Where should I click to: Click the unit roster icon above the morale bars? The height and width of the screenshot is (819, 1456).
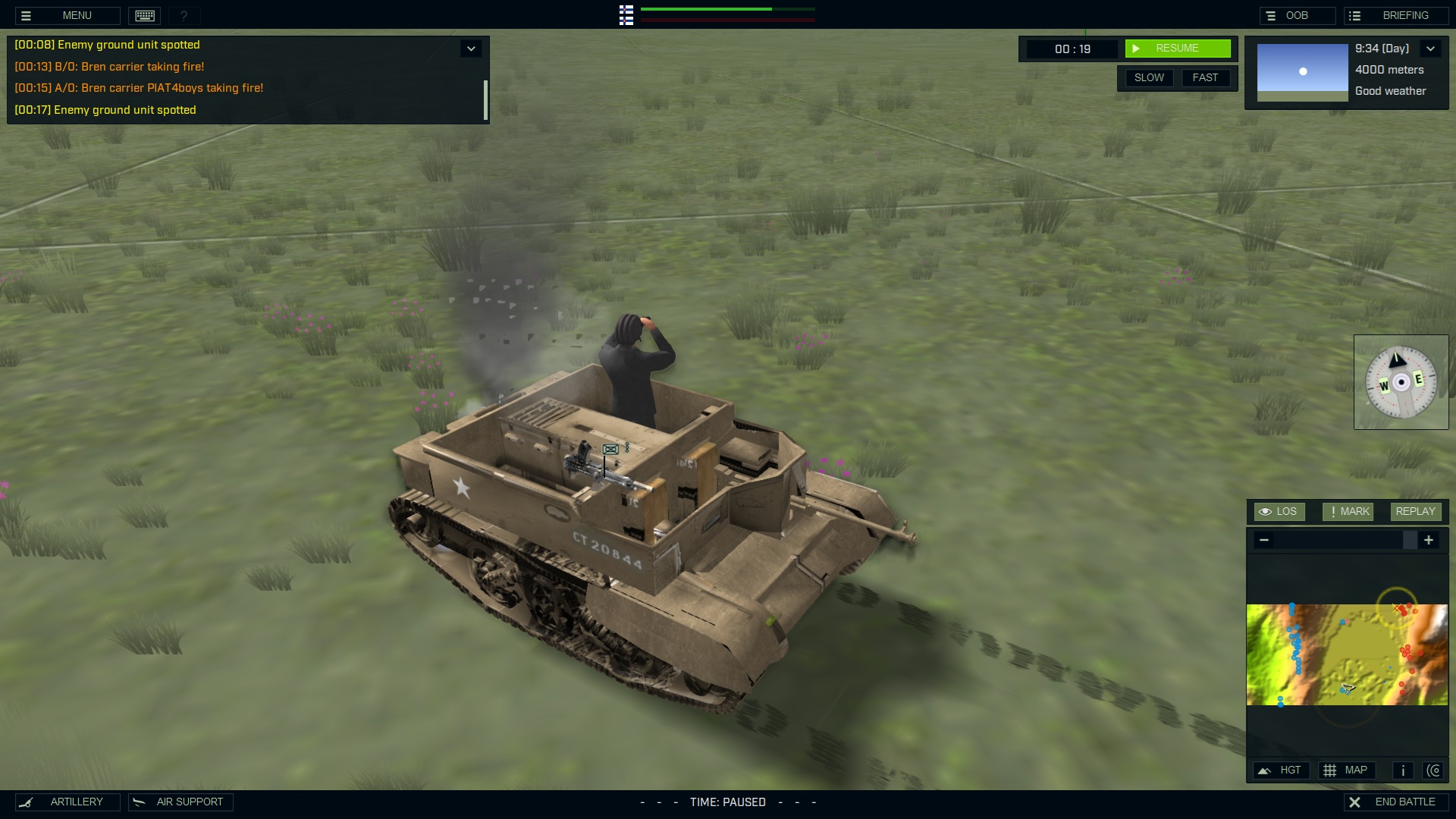click(626, 15)
